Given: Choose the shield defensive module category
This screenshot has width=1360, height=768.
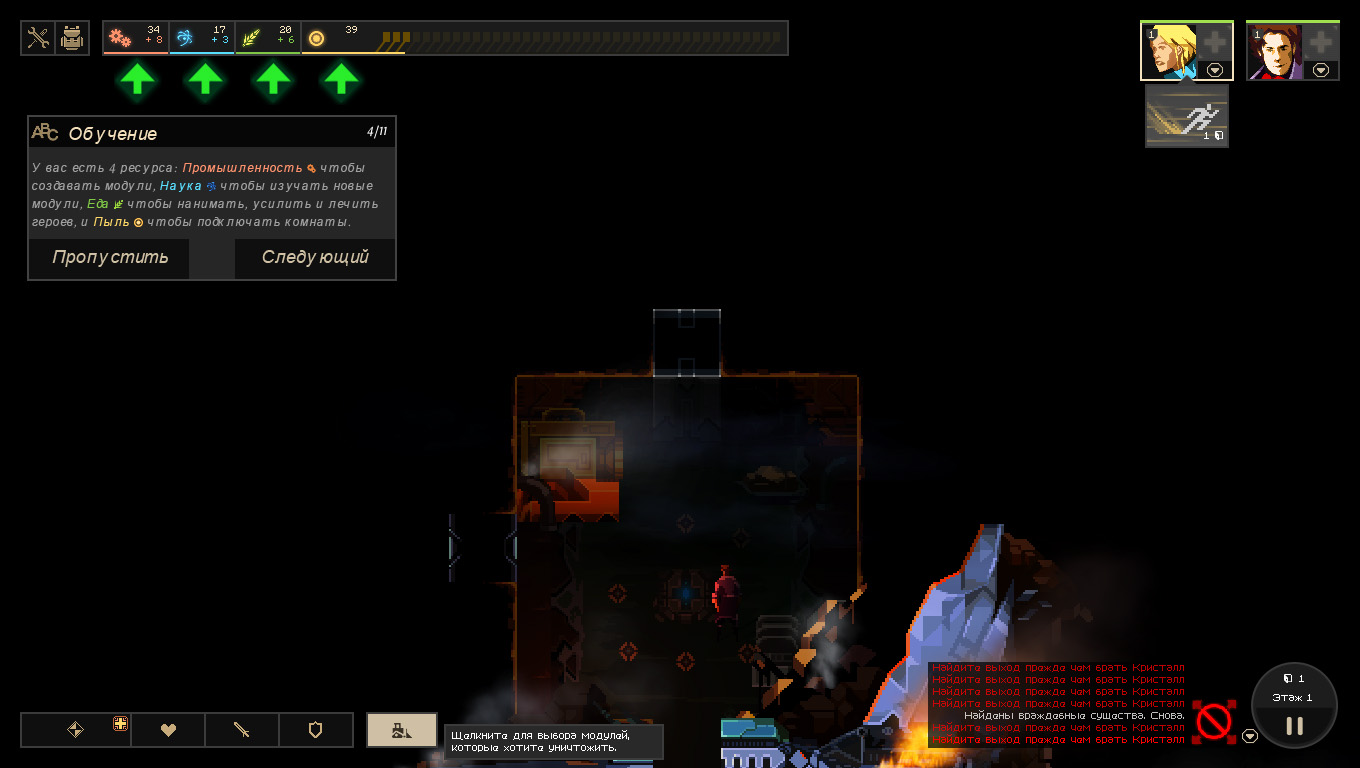Looking at the screenshot, I should 316,730.
